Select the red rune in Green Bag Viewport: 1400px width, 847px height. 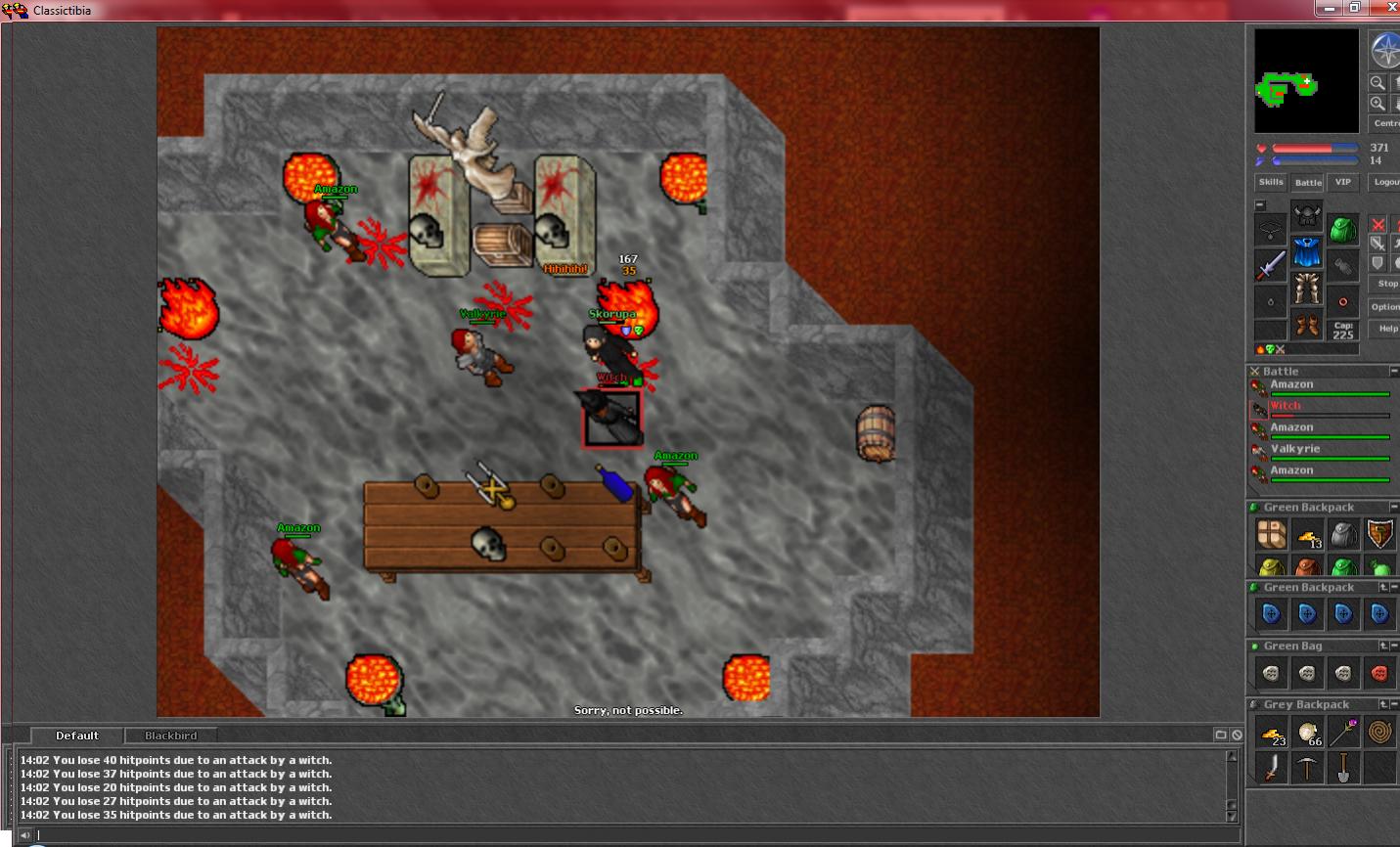point(1379,673)
